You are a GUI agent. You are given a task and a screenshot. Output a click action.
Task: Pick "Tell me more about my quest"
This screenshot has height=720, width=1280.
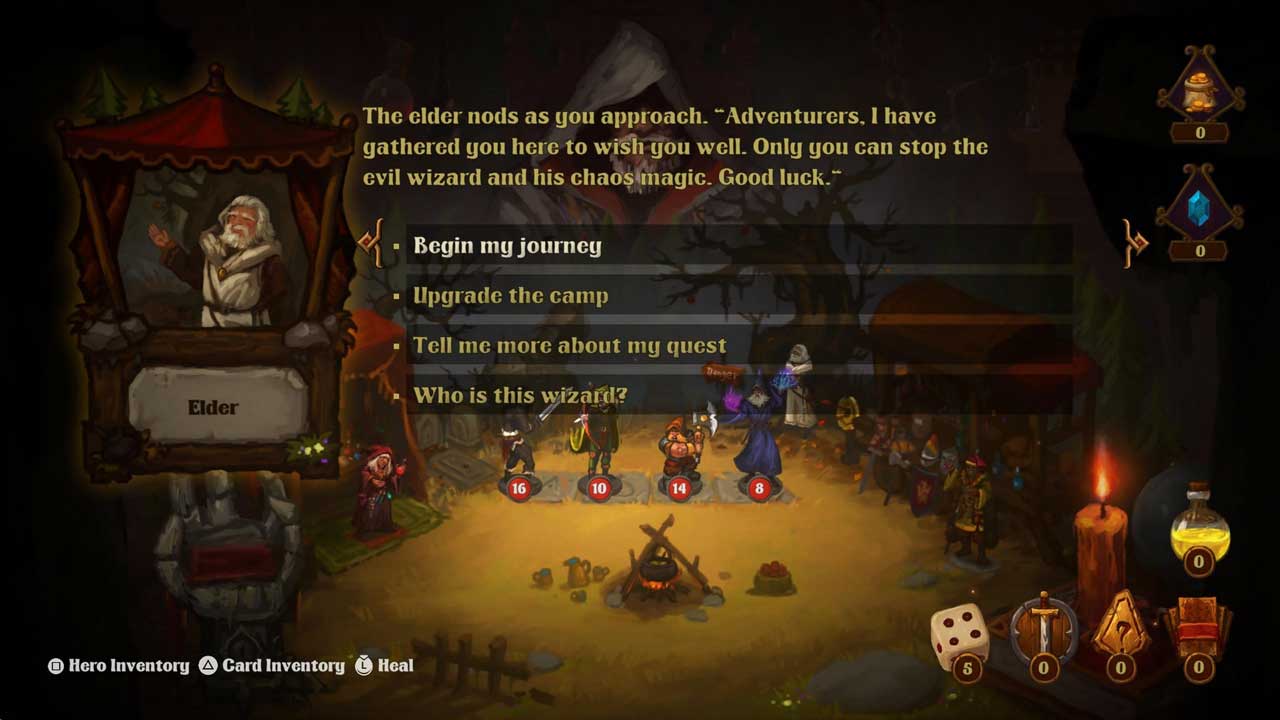click(570, 346)
